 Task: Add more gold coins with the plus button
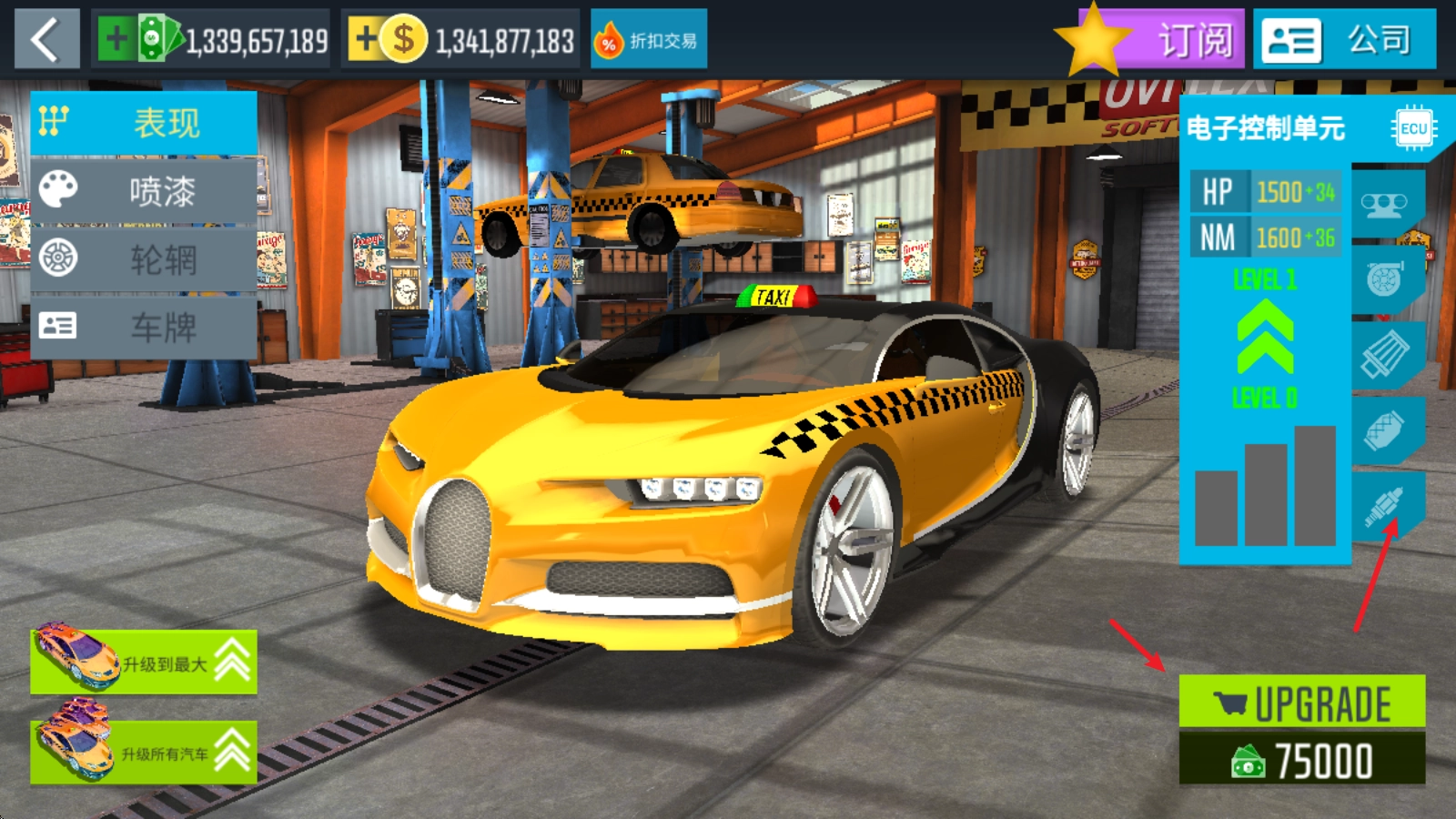365,39
